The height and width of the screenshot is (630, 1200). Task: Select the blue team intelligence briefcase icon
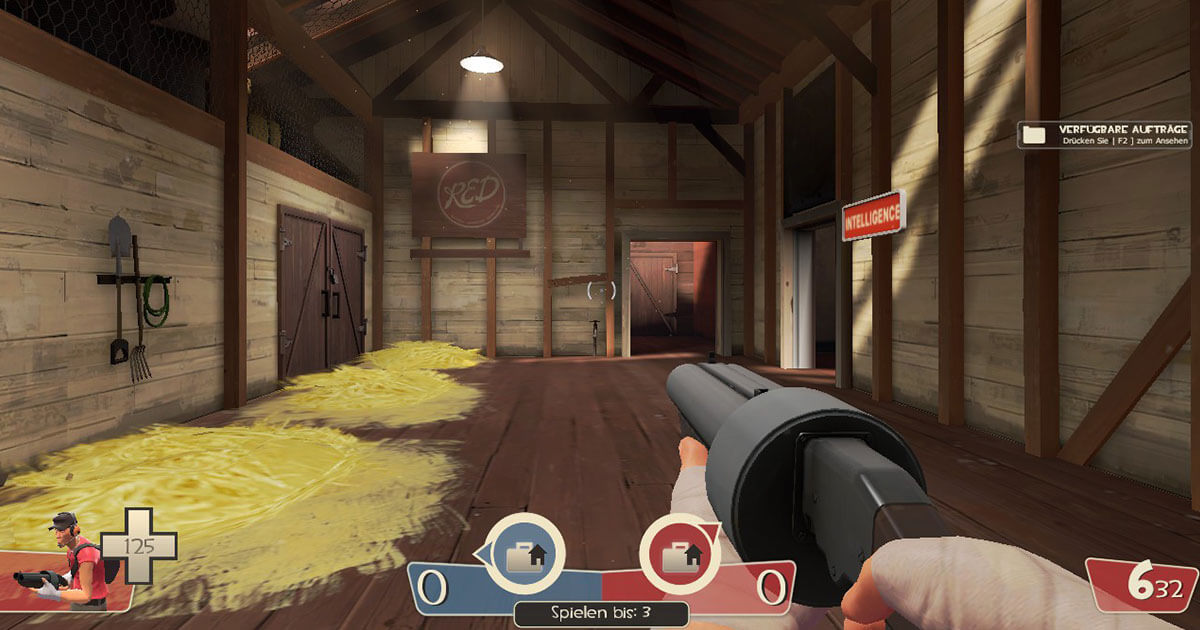click(524, 555)
